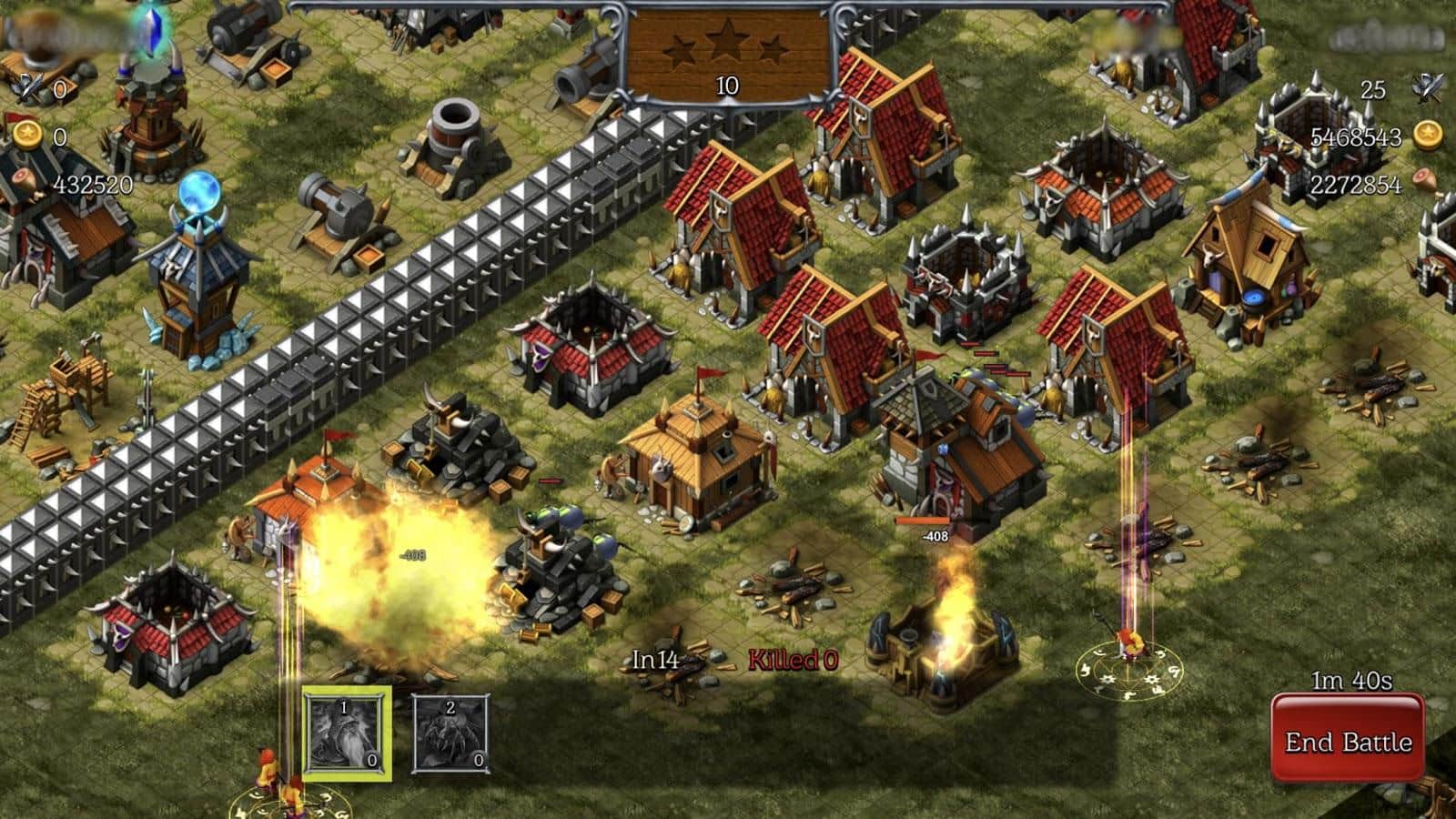Viewport: 1456px width, 819px height.
Task: Click the crossed swords trophy icon top left
Action: pos(29,88)
